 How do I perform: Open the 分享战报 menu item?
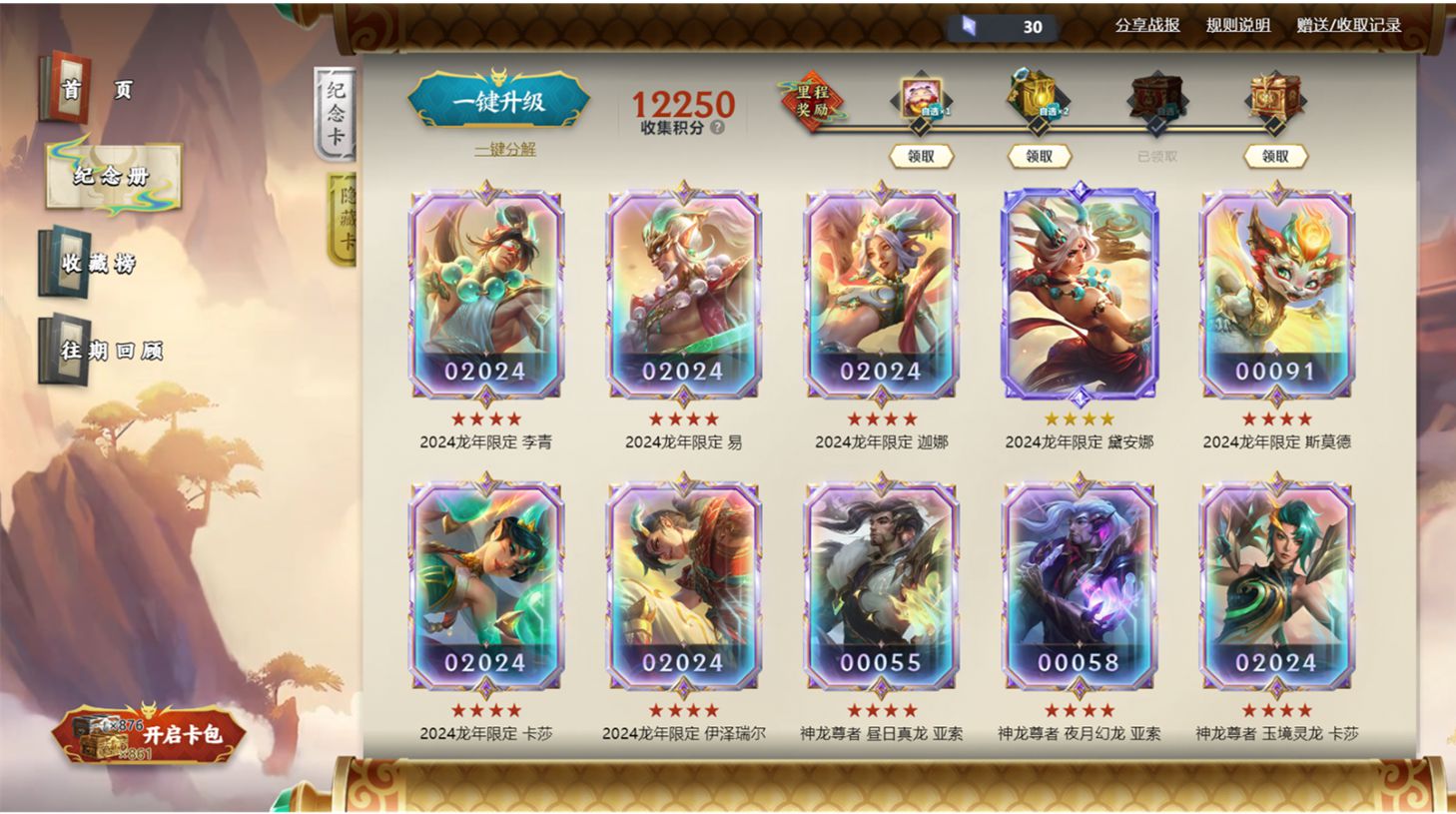(x=1145, y=24)
